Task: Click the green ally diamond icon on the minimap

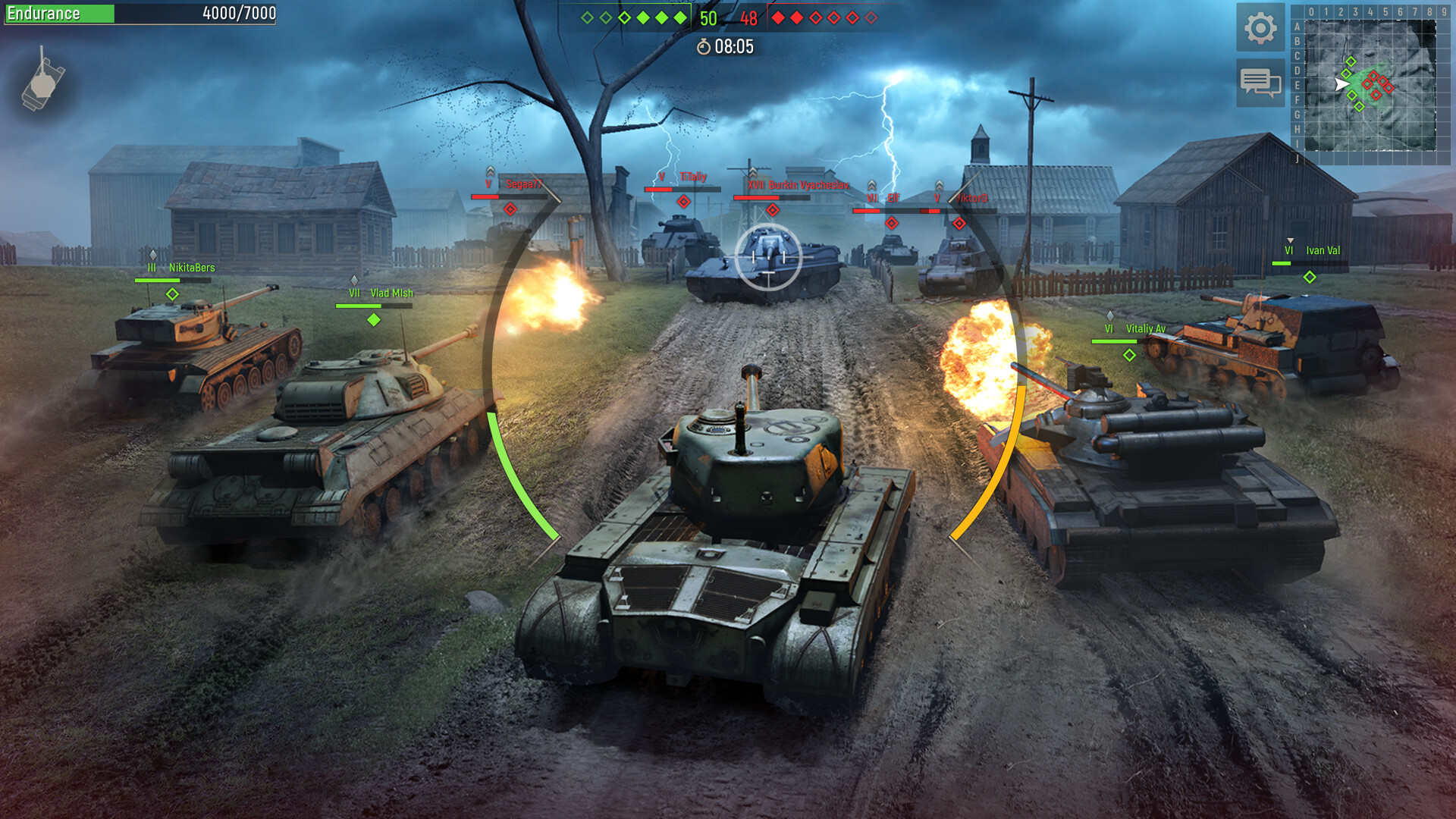Action: [x=1351, y=61]
